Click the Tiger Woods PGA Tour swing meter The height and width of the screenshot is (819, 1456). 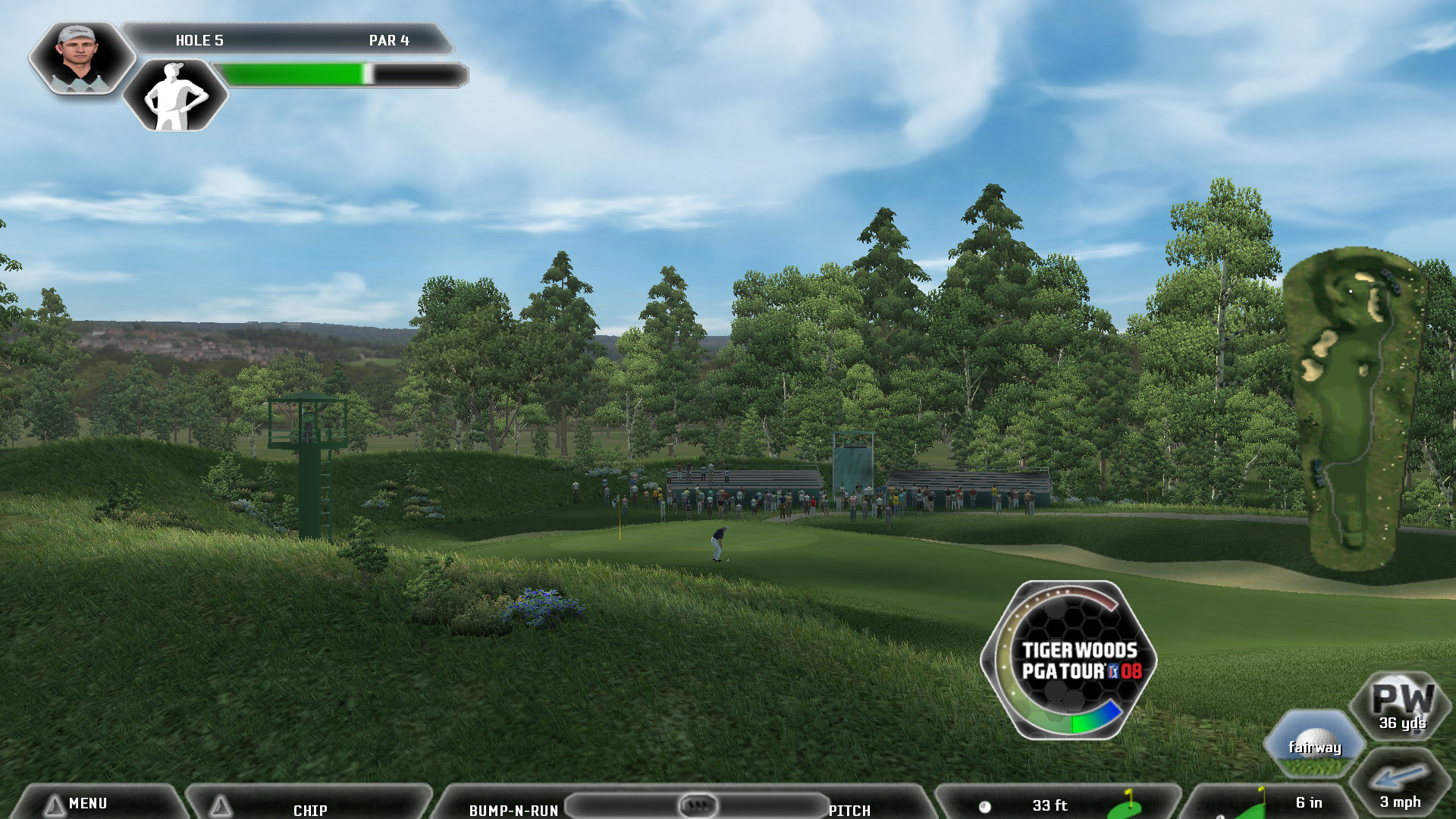[1069, 660]
